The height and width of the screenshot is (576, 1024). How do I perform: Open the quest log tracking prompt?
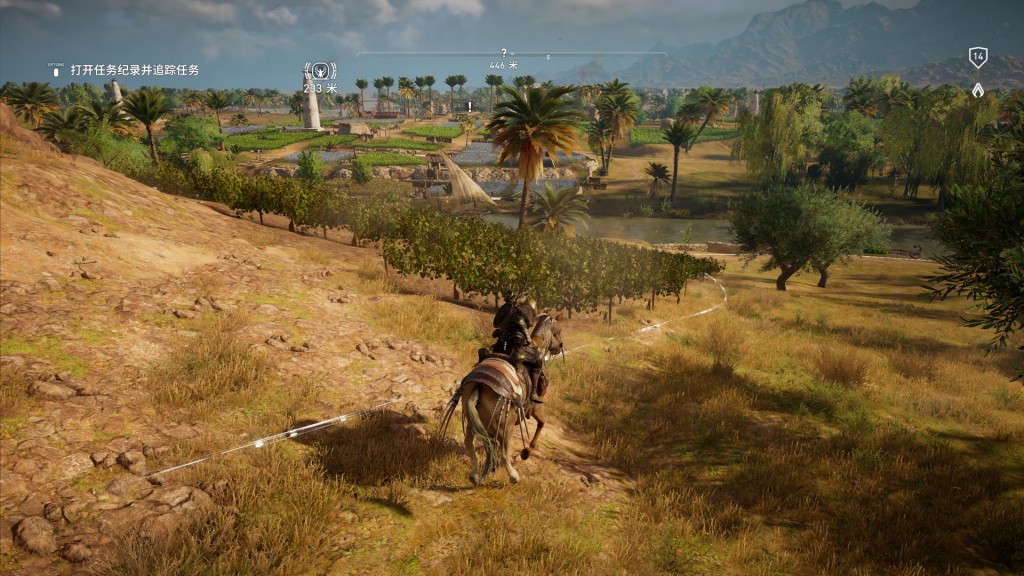(x=134, y=70)
